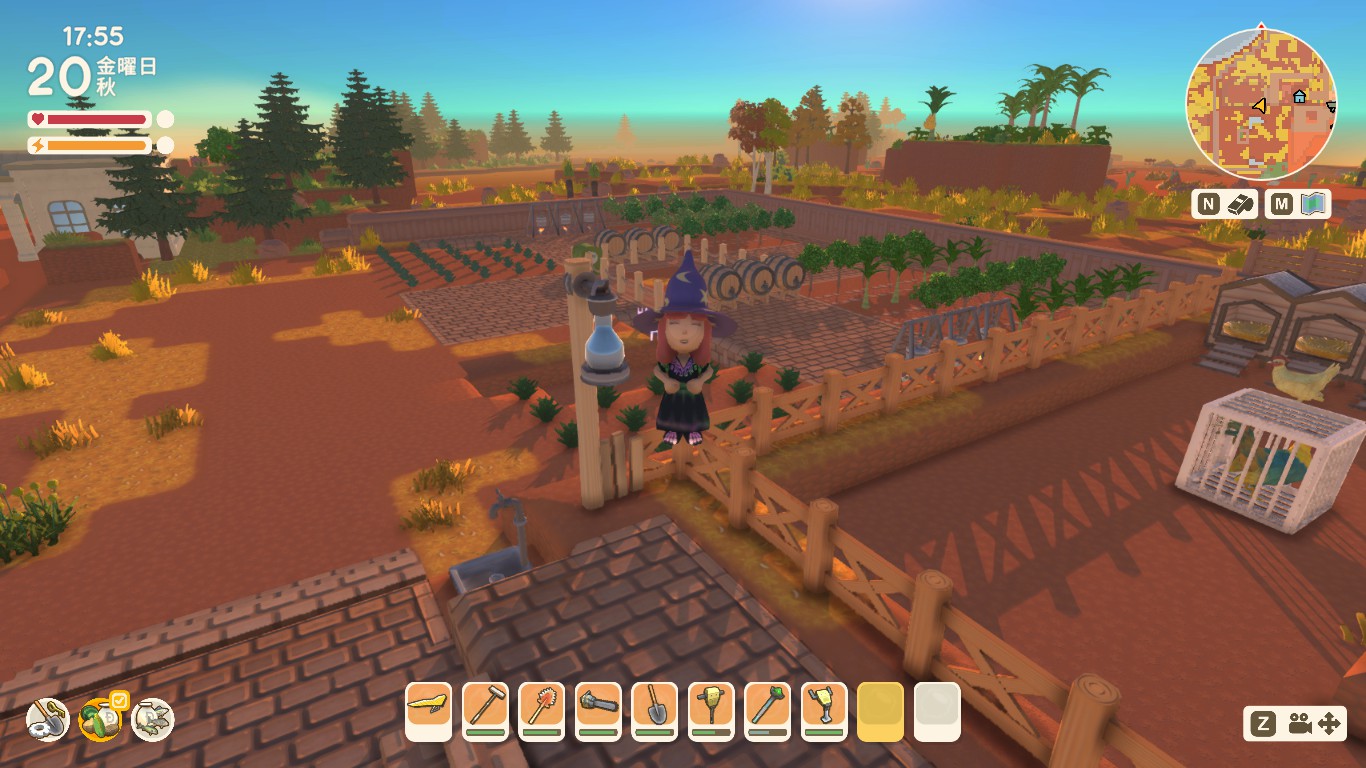
Task: Select the green-tipped tool hotbar slot
Action: coord(768,706)
